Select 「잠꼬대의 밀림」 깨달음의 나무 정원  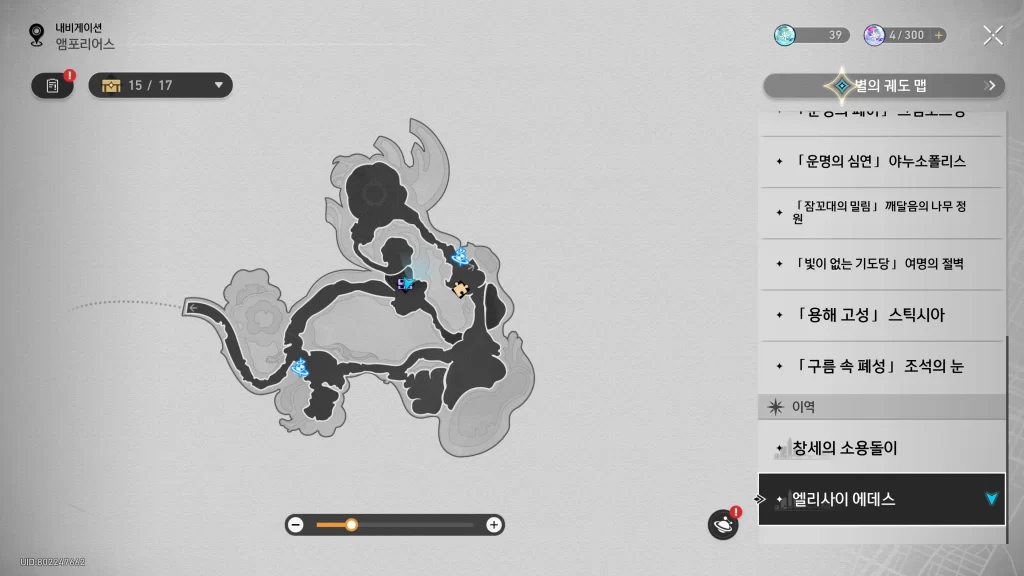(880, 212)
